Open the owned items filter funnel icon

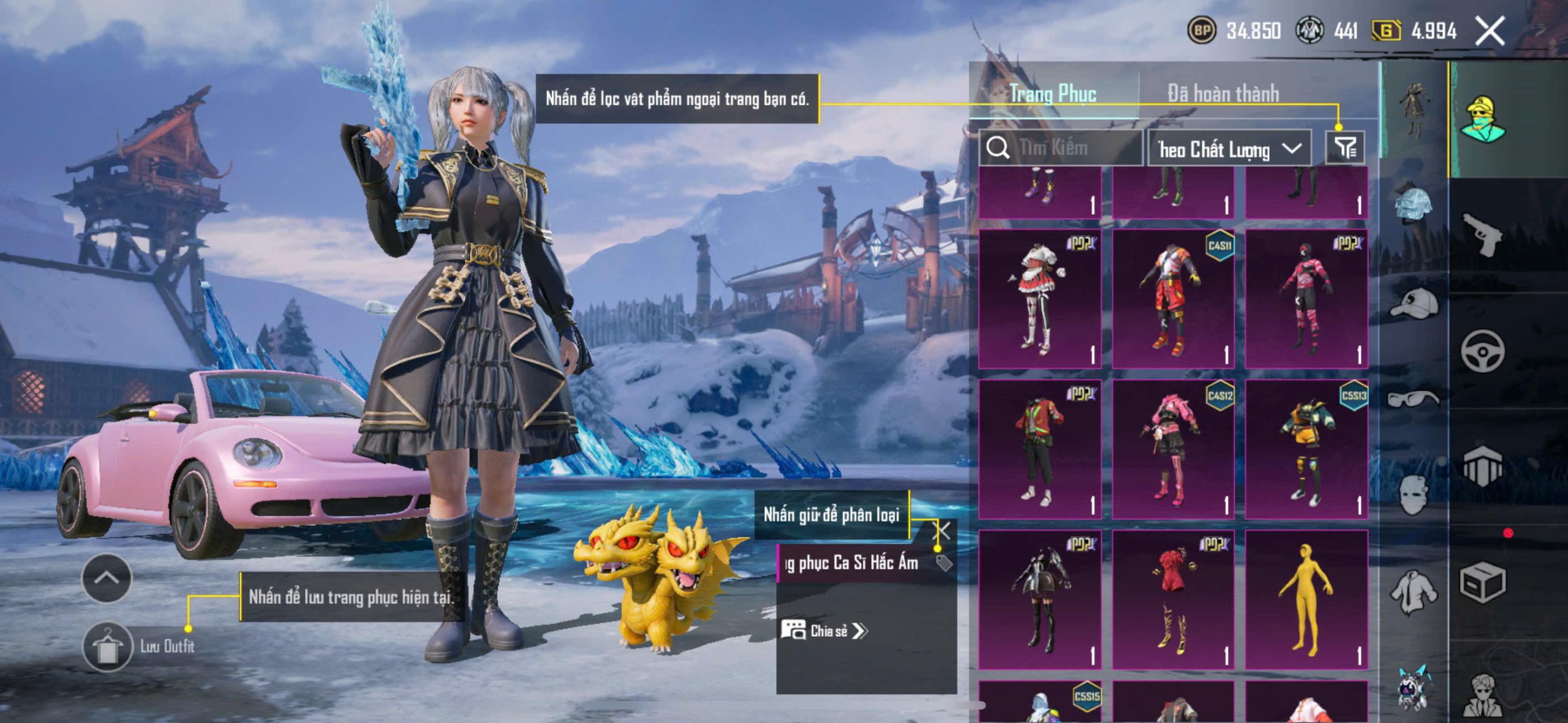point(1345,148)
